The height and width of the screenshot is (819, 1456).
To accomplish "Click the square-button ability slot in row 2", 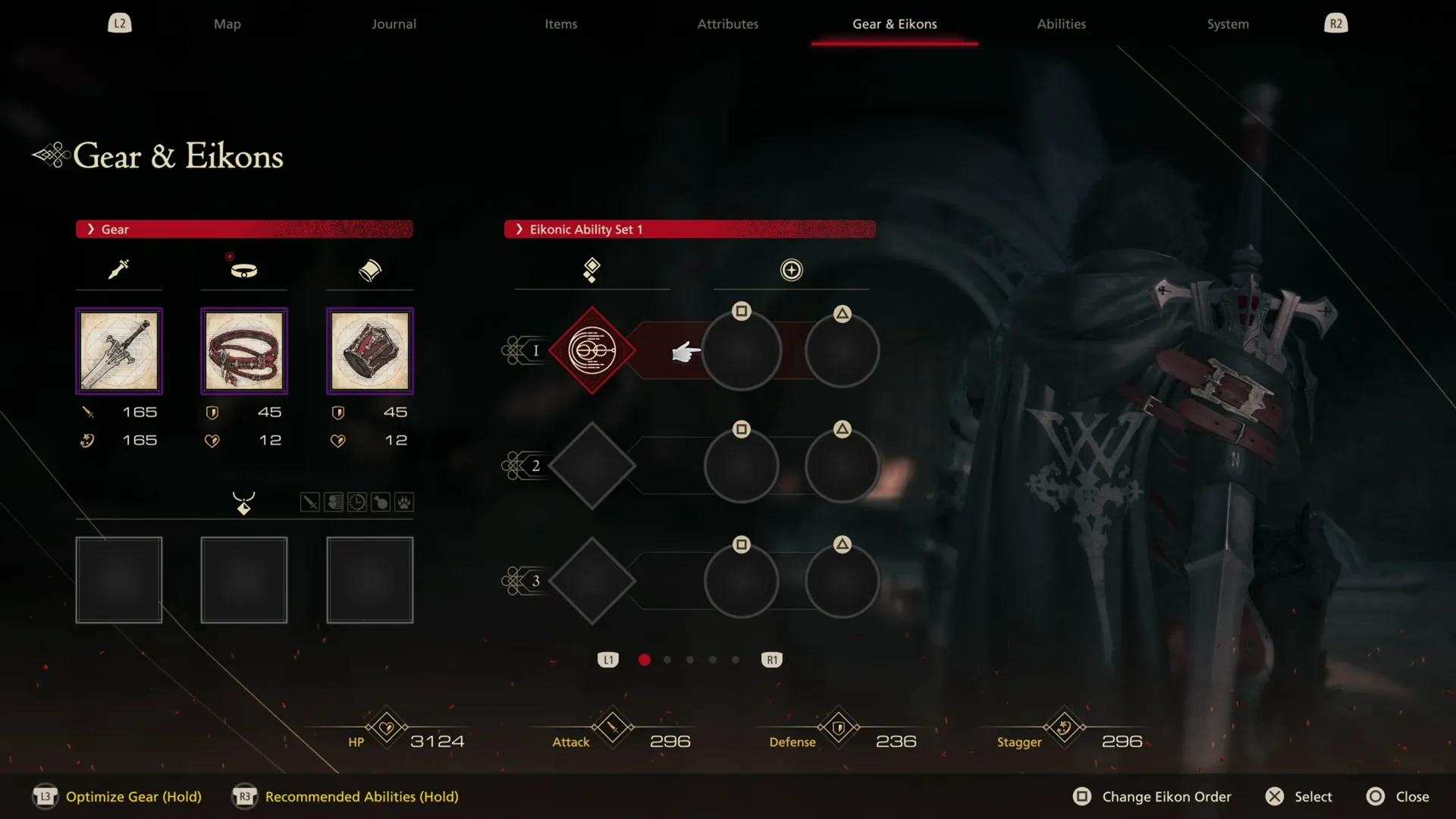I will tap(742, 466).
